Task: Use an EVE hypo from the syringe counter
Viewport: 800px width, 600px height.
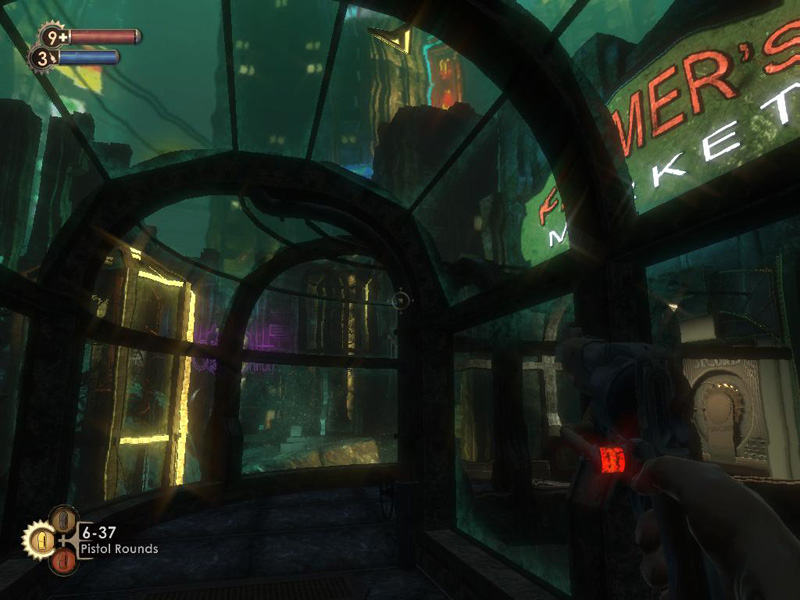Action: (x=42, y=59)
